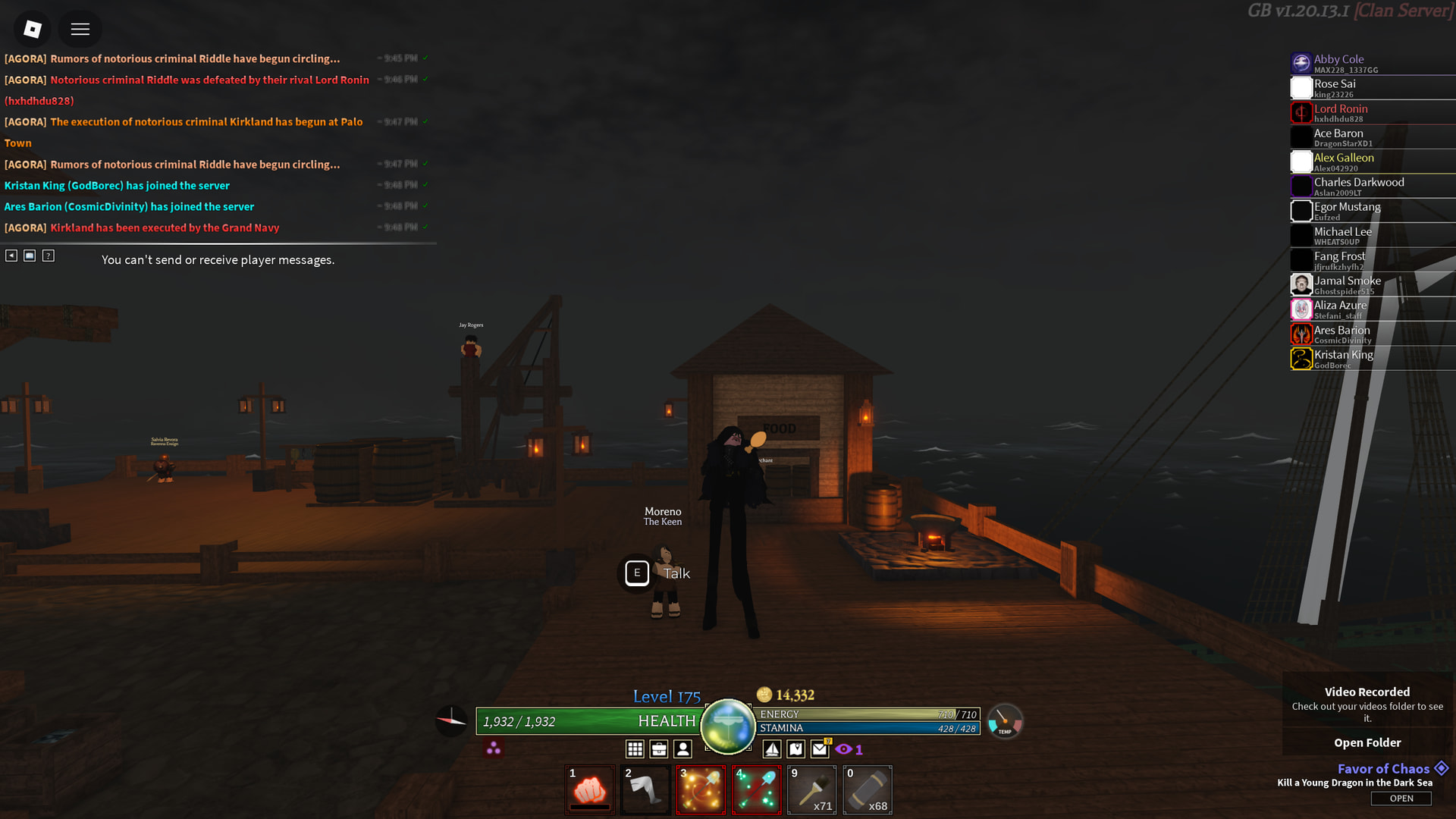Select Kristan King in the player list

point(1343,358)
